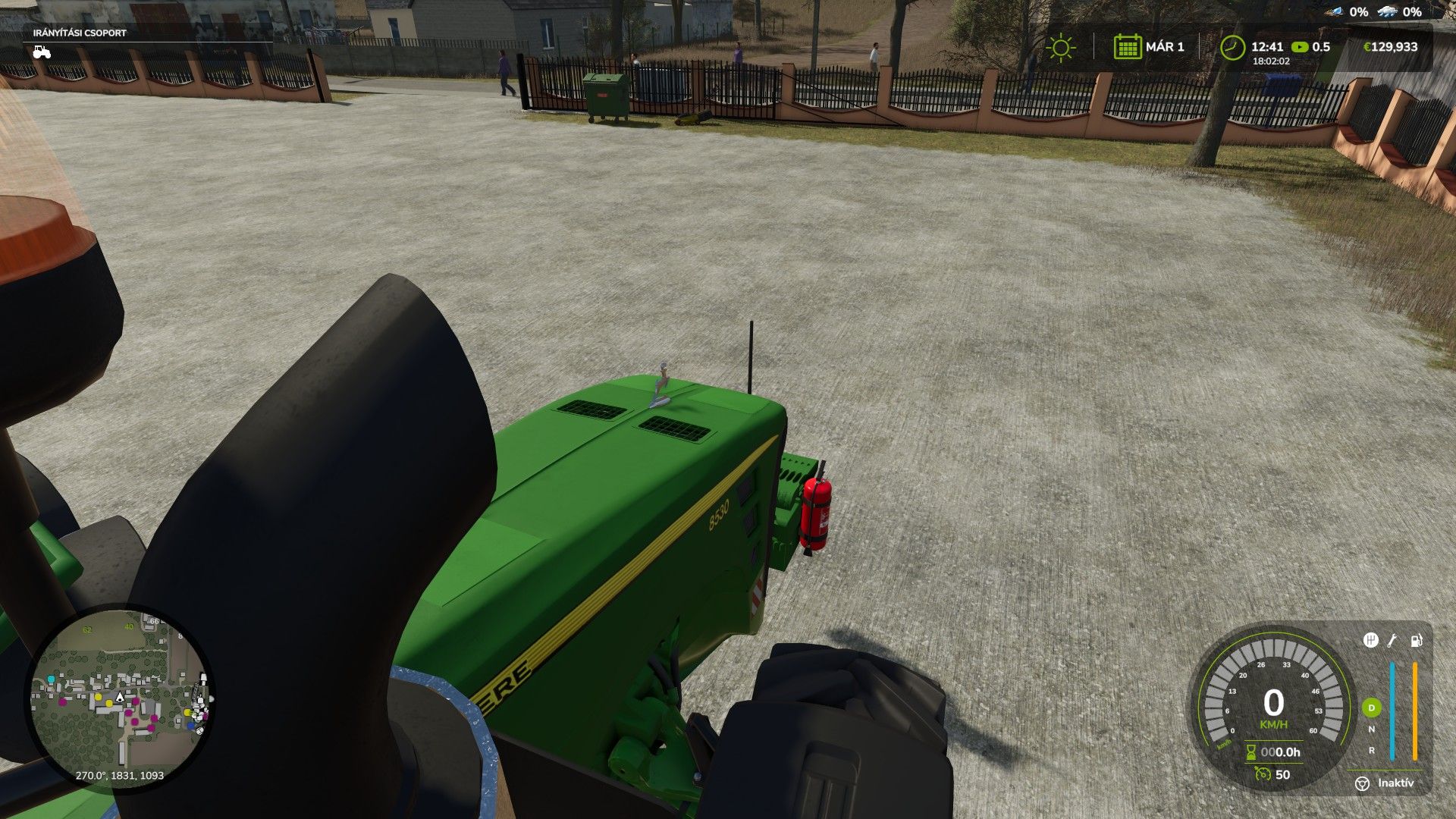This screenshot has width=1456, height=819.
Task: Select the gearbox shifter icon on dashboard
Action: pyautogui.click(x=1371, y=641)
